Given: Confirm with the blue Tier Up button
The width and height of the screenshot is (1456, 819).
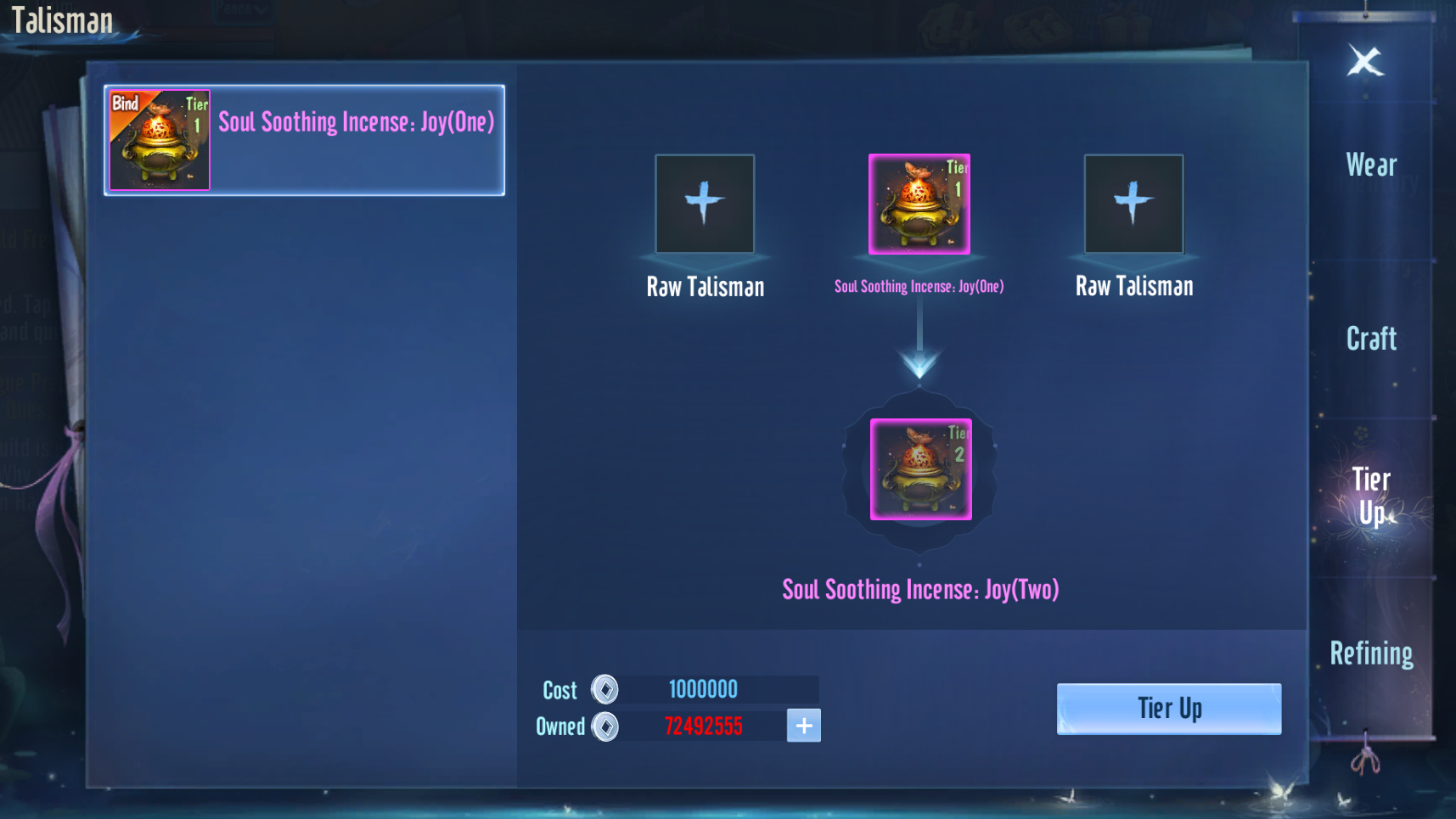Looking at the screenshot, I should pos(1168,709).
